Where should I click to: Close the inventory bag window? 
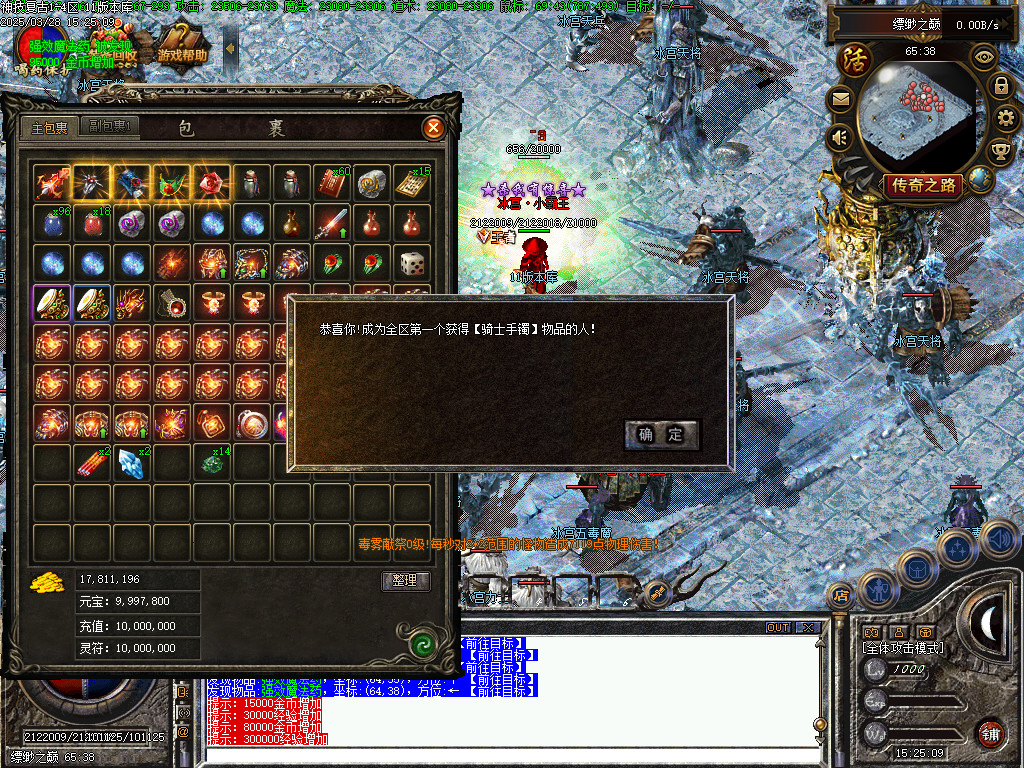[433, 128]
